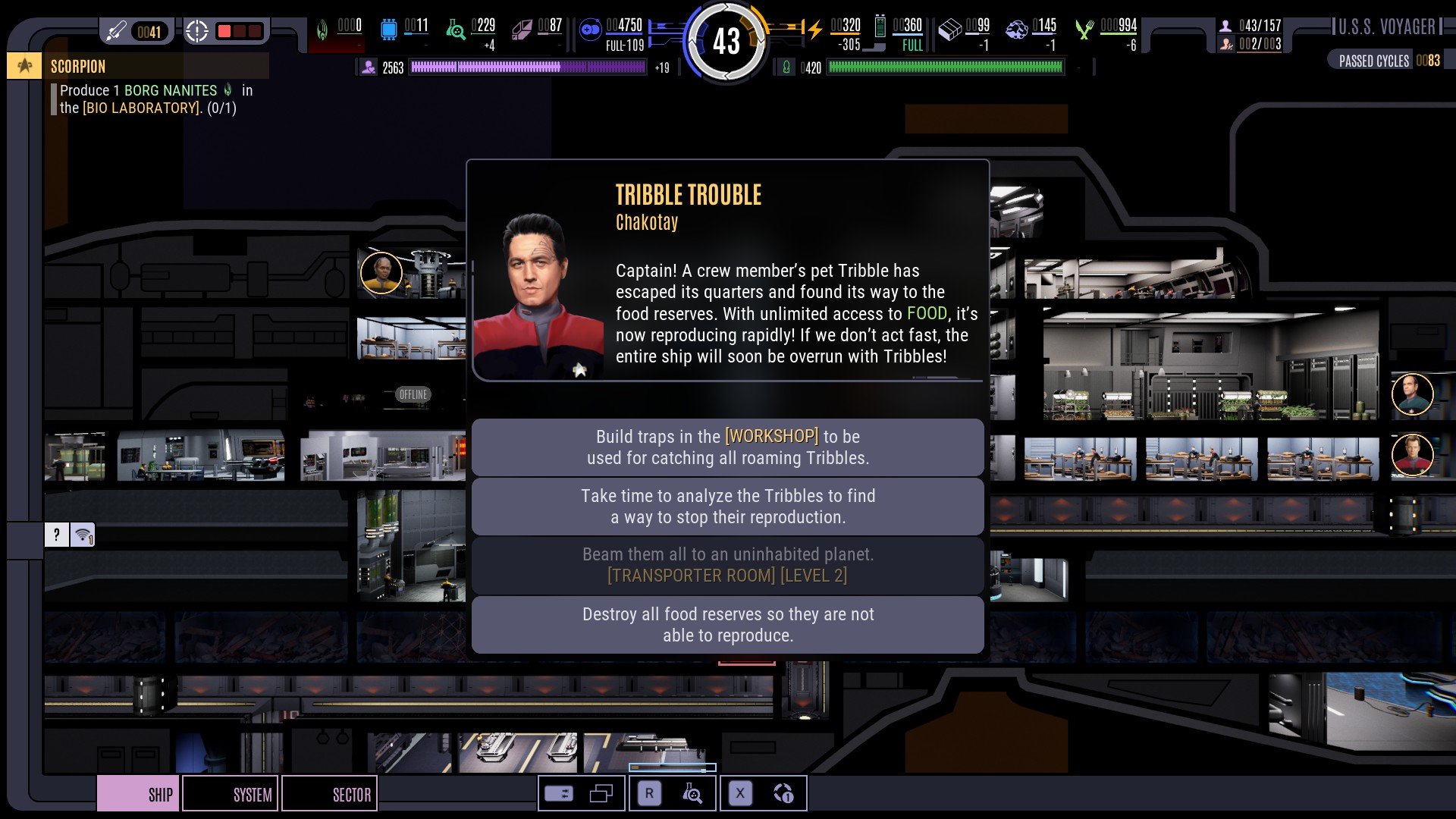Pick the beam to uninhabited planet option

(x=727, y=566)
